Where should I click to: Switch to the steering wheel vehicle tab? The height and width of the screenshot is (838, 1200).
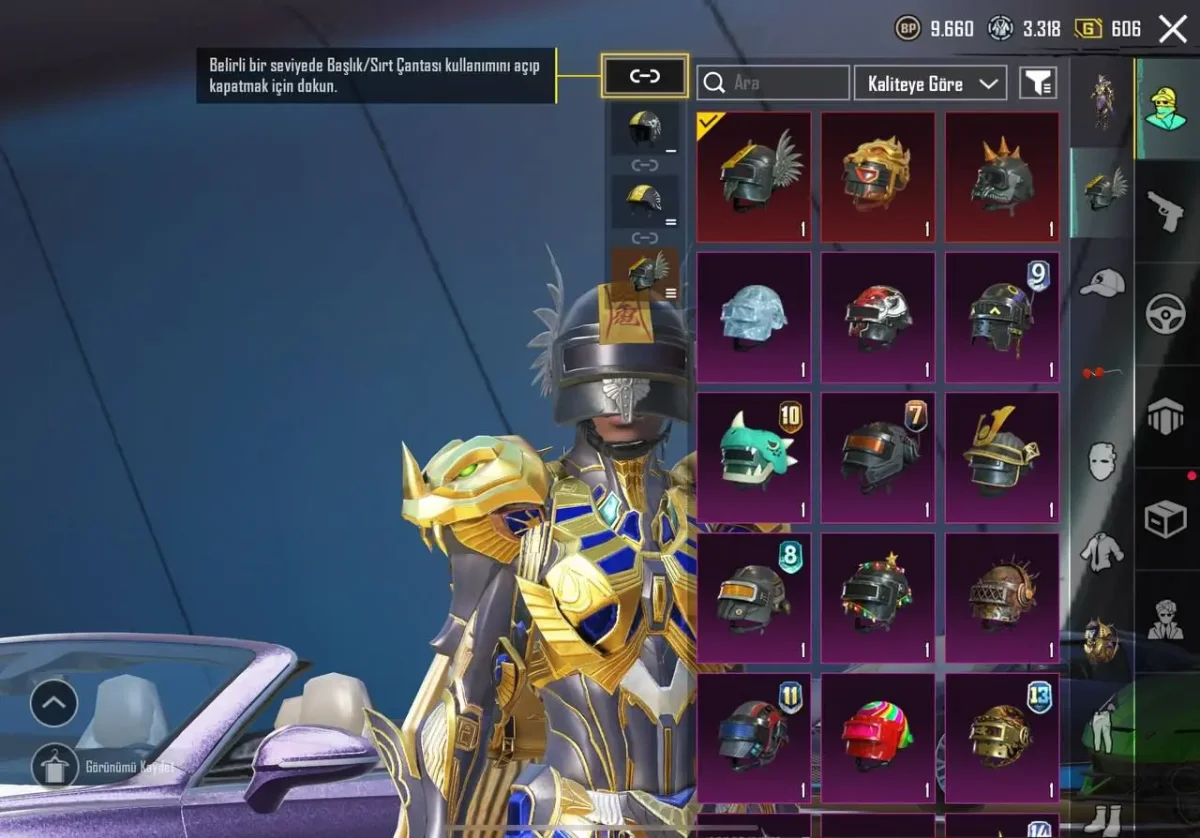[x=1166, y=314]
